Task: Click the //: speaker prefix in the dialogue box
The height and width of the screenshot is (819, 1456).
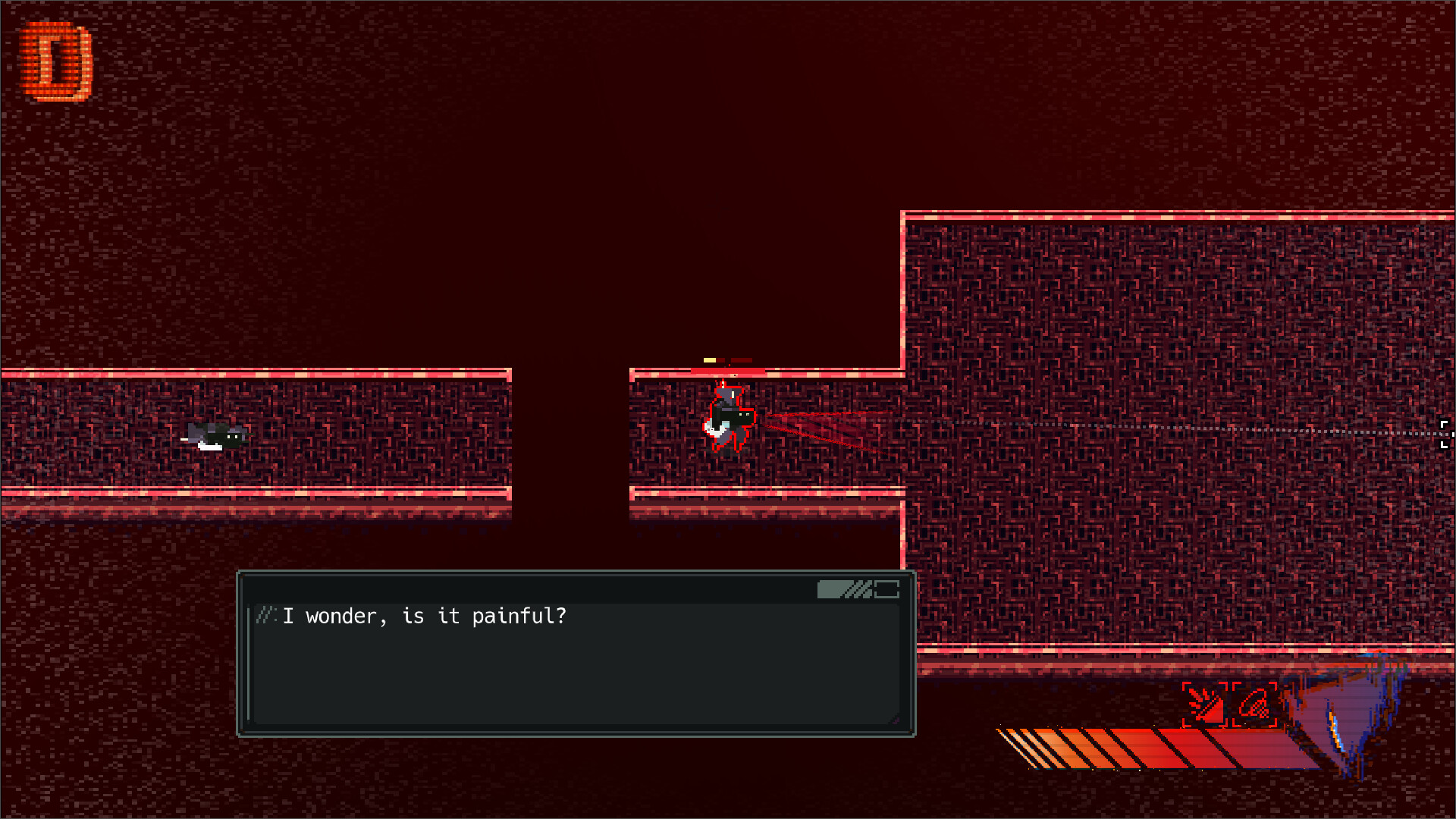Action: (x=266, y=617)
